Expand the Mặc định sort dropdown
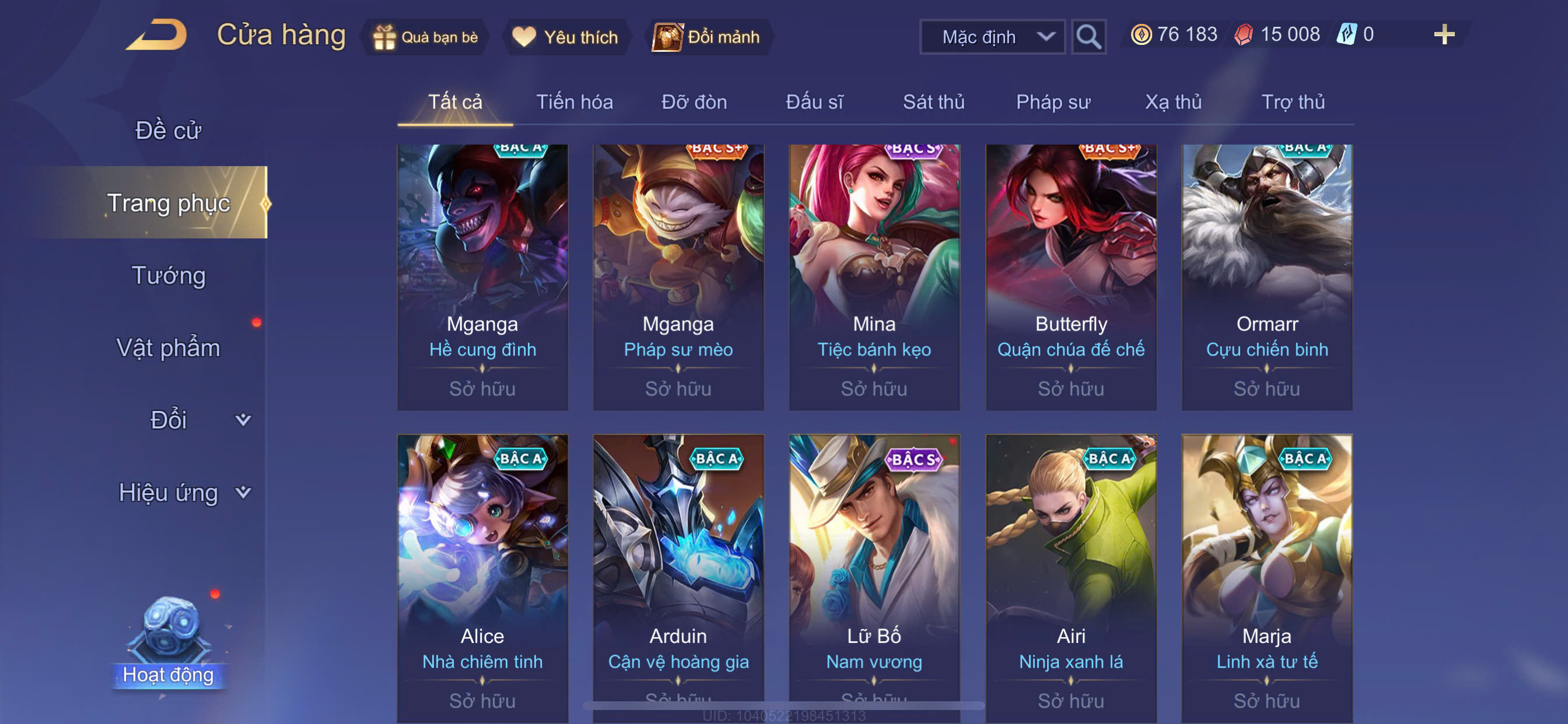The image size is (1568, 724). 992,37
